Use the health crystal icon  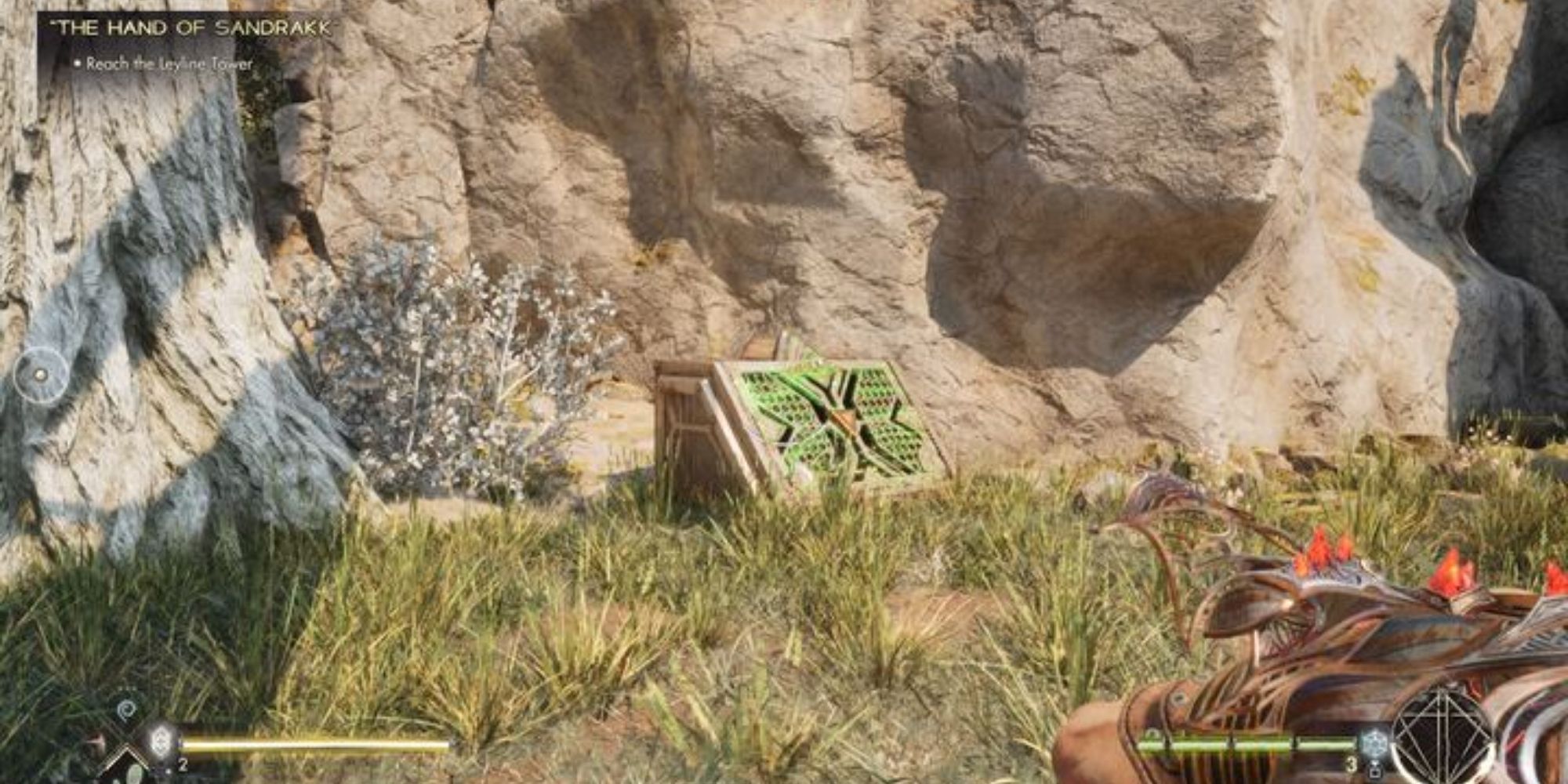(162, 740)
